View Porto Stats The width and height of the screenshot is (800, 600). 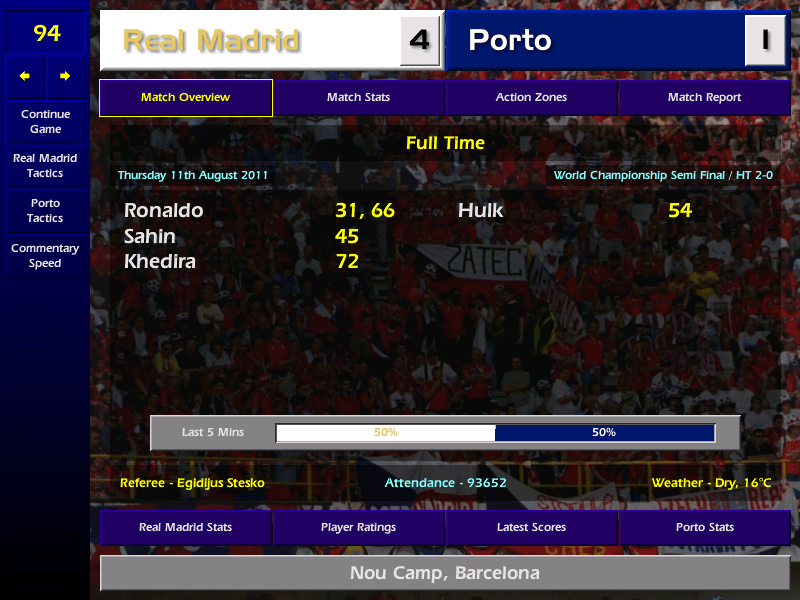click(704, 527)
